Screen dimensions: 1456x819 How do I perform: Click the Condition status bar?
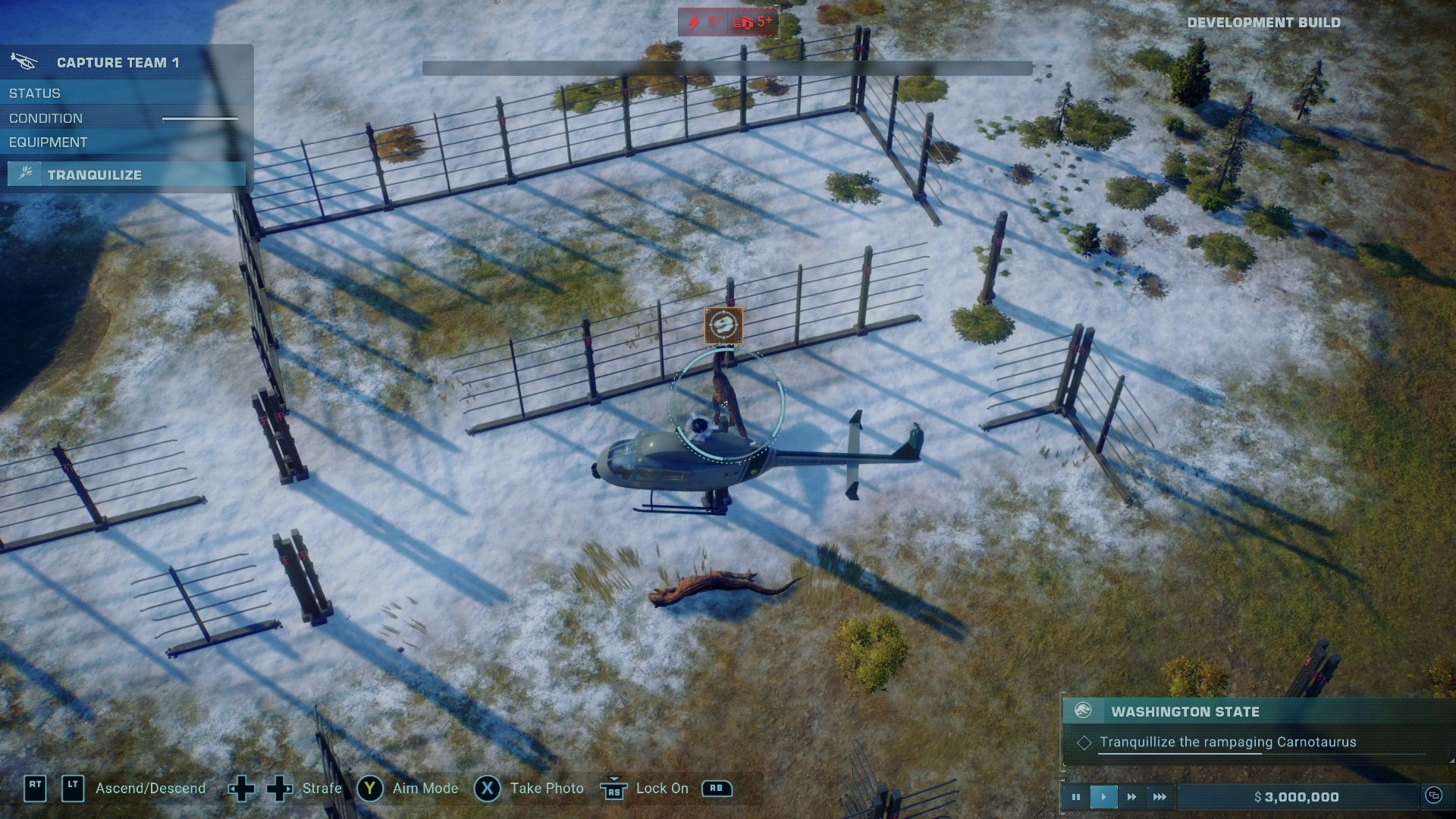point(200,118)
